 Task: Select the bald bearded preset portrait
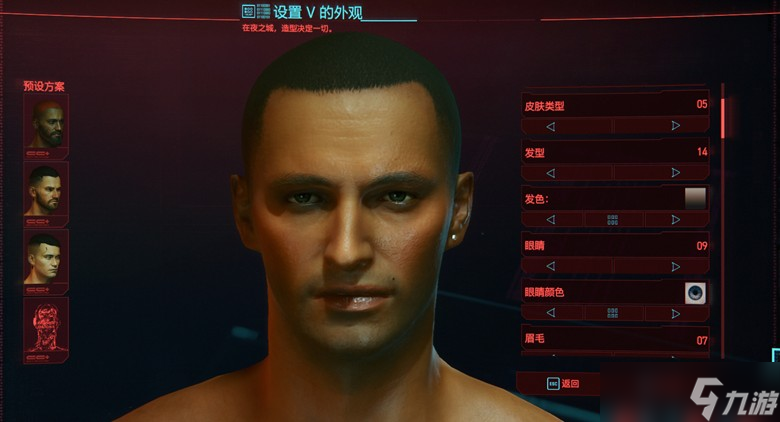pos(46,127)
